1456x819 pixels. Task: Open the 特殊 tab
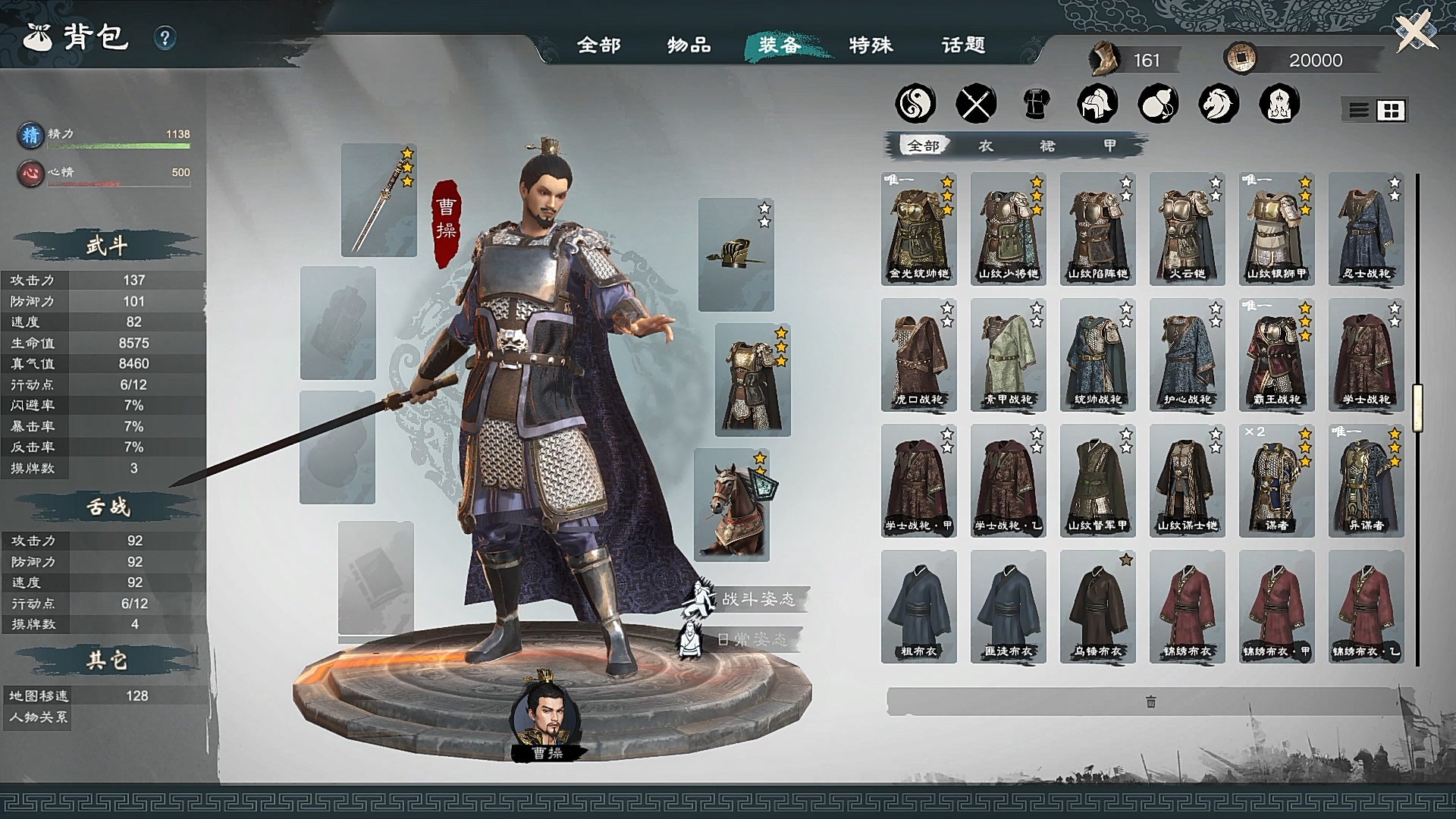click(x=870, y=45)
